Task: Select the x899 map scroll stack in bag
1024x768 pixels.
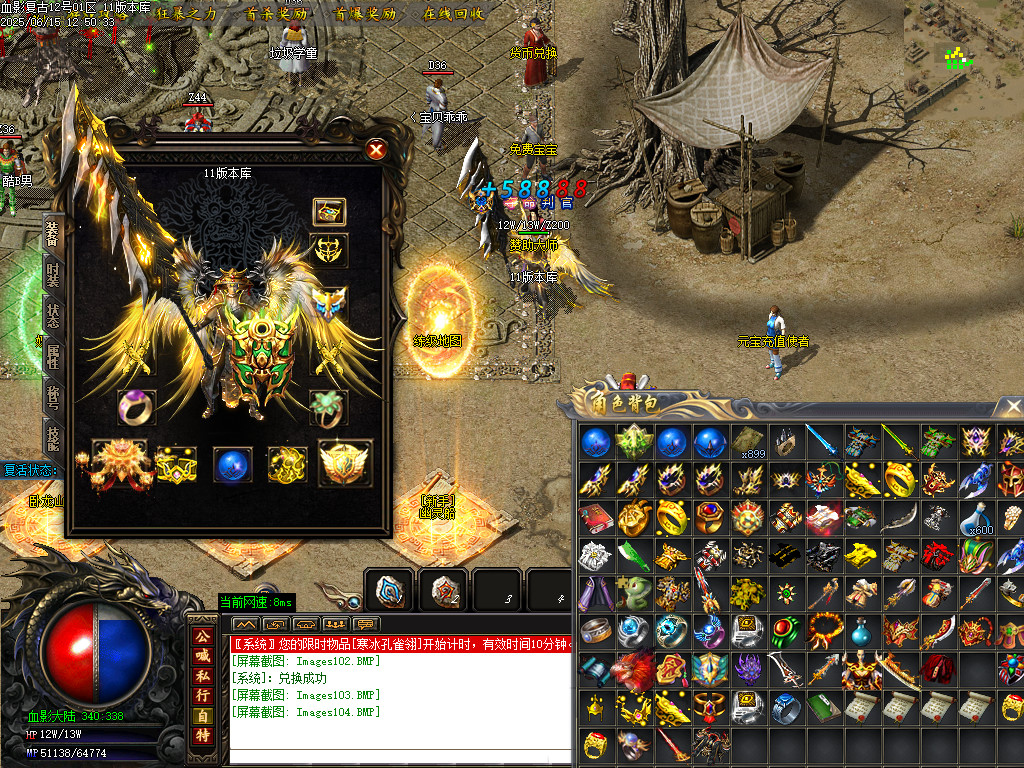Action: pos(747,442)
